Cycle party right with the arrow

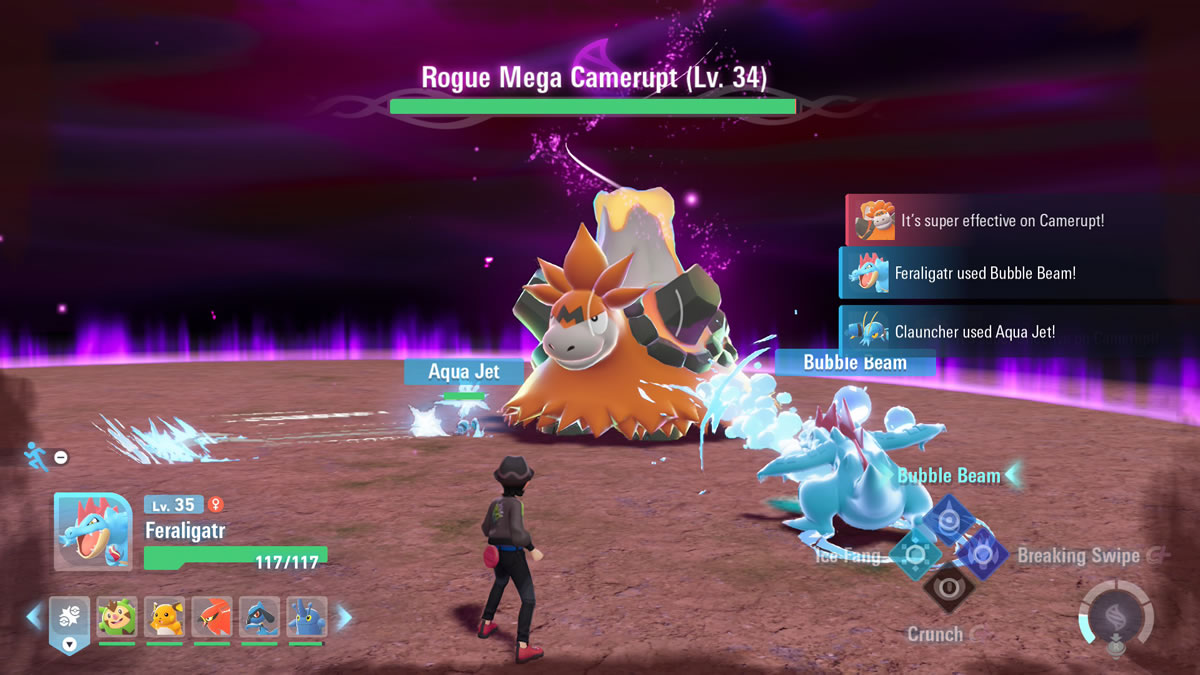click(344, 617)
